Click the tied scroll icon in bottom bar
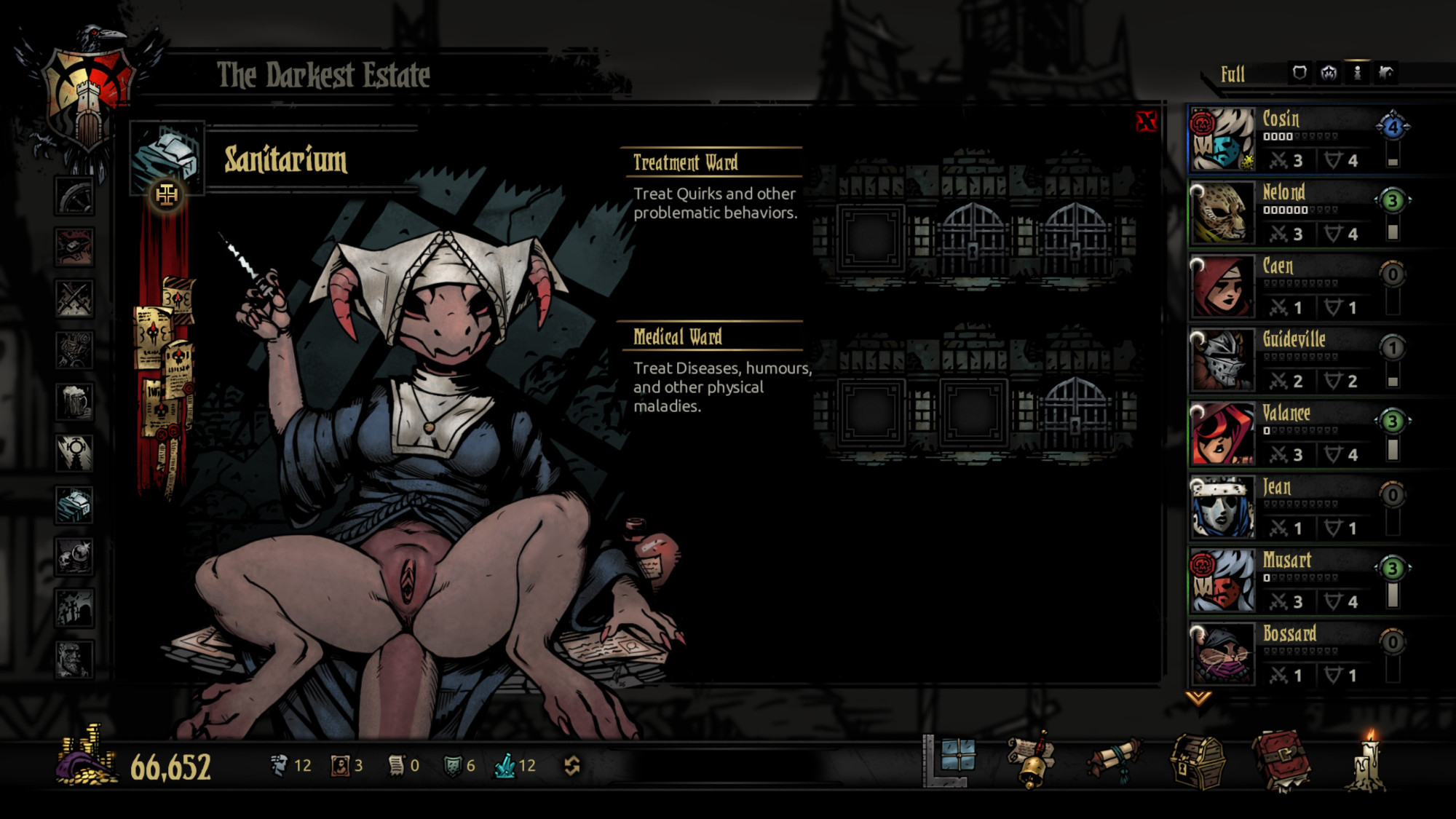Image resolution: width=1456 pixels, height=819 pixels. (1114, 761)
